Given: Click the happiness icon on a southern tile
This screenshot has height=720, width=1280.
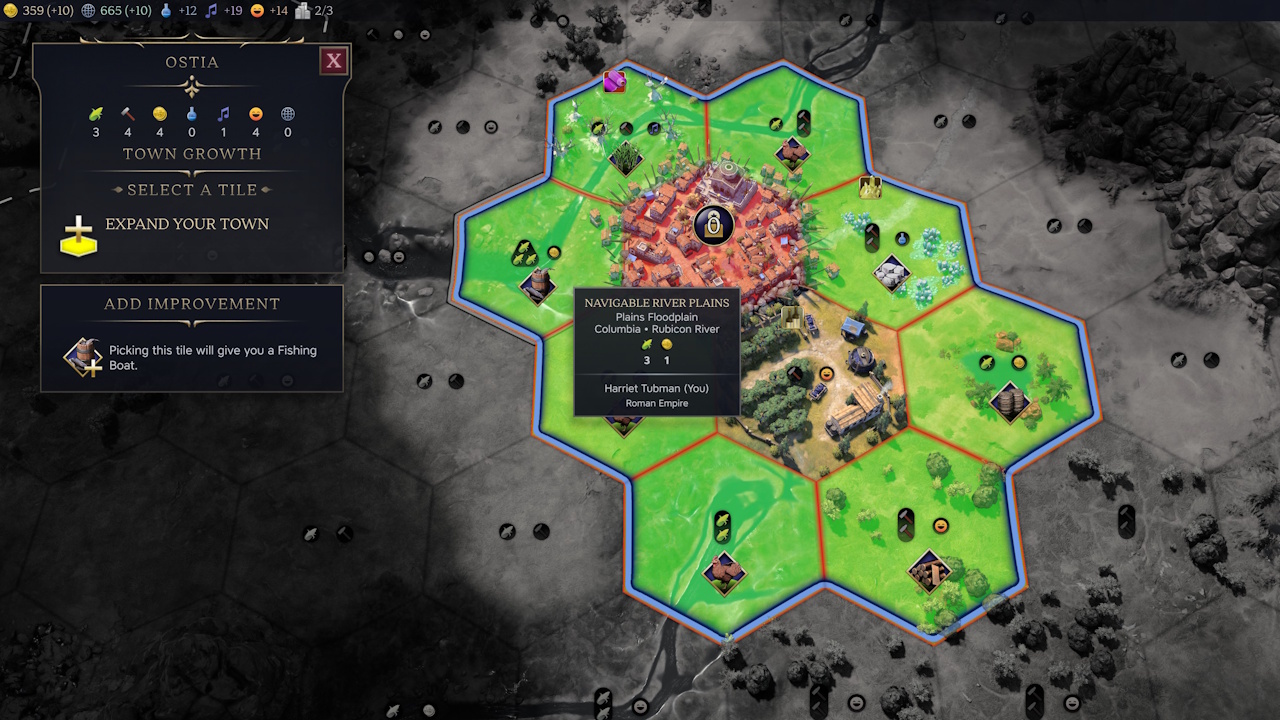Looking at the screenshot, I should pos(939,524).
